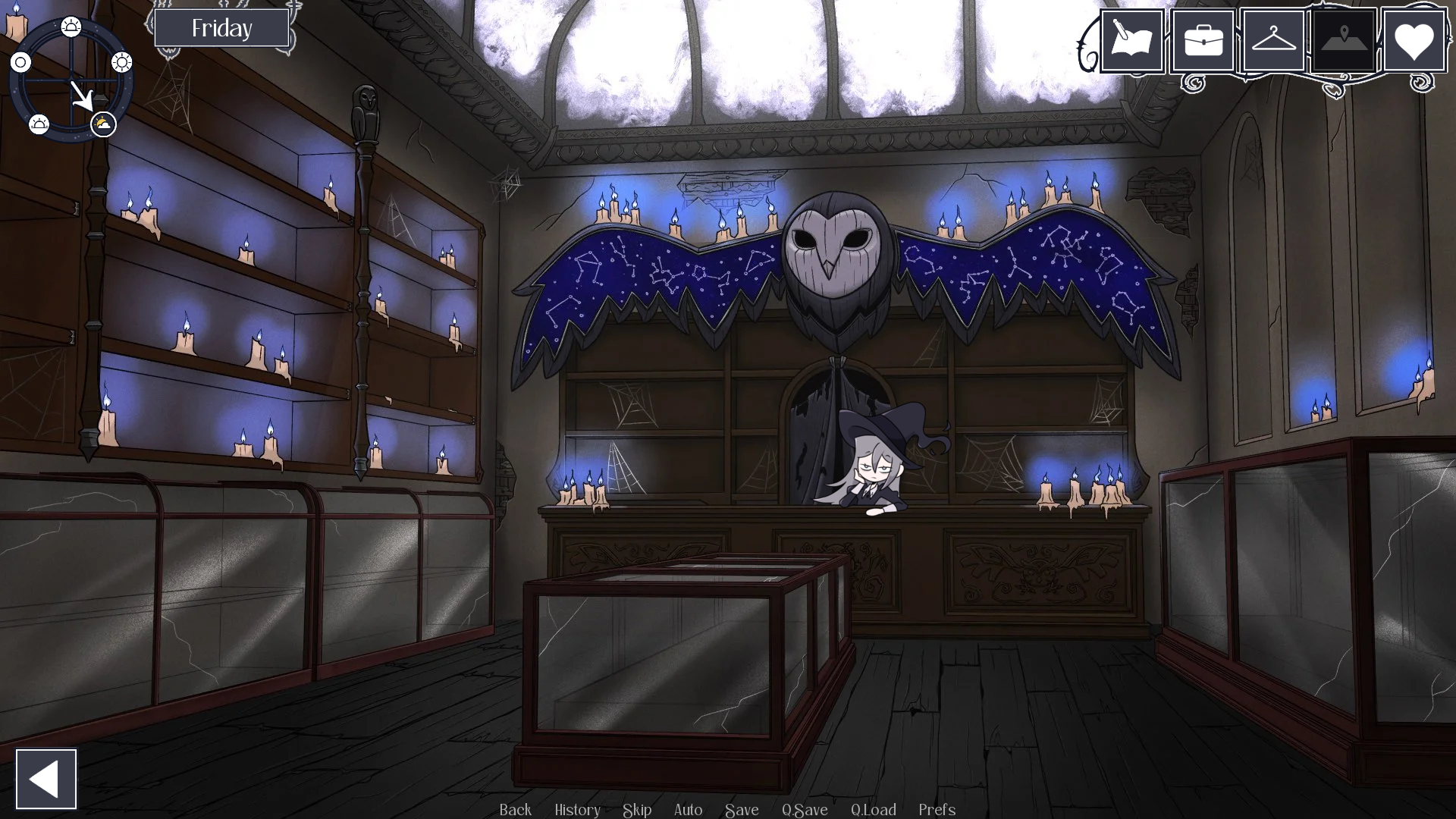1456x819 pixels.
Task: Click Q.Load to quick load
Action: click(874, 810)
